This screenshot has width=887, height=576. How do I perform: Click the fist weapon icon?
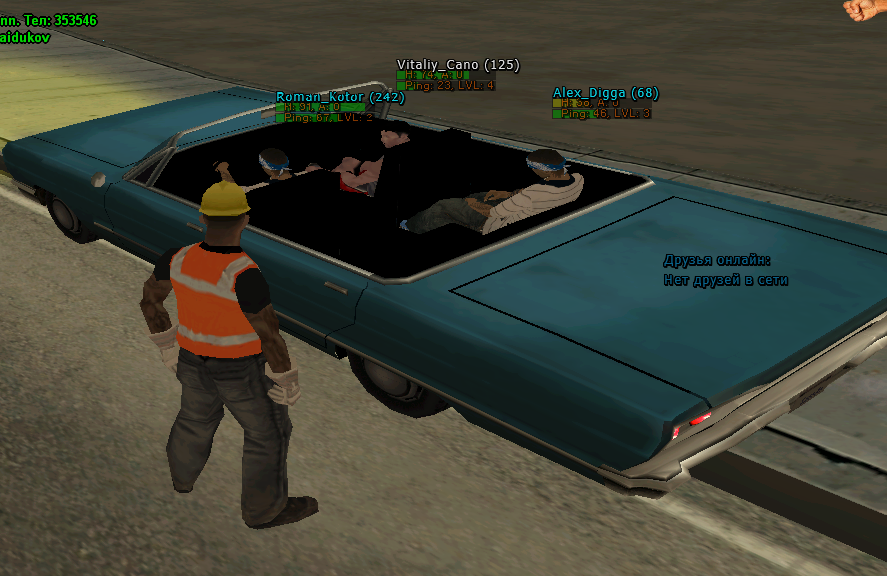866,9
